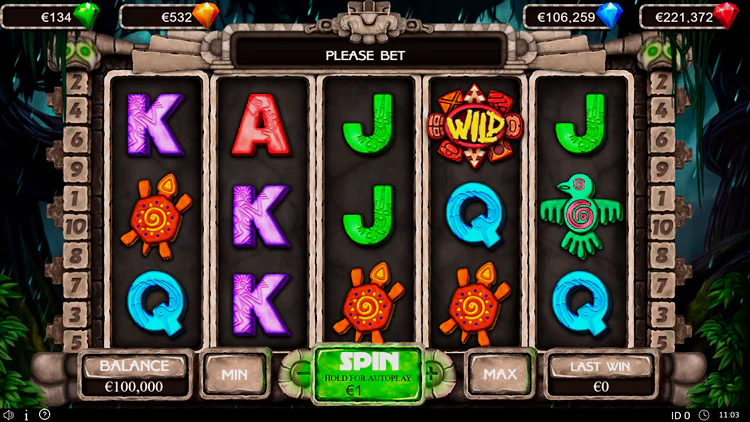
Task: Open the game info (i) page
Action: coord(26,414)
